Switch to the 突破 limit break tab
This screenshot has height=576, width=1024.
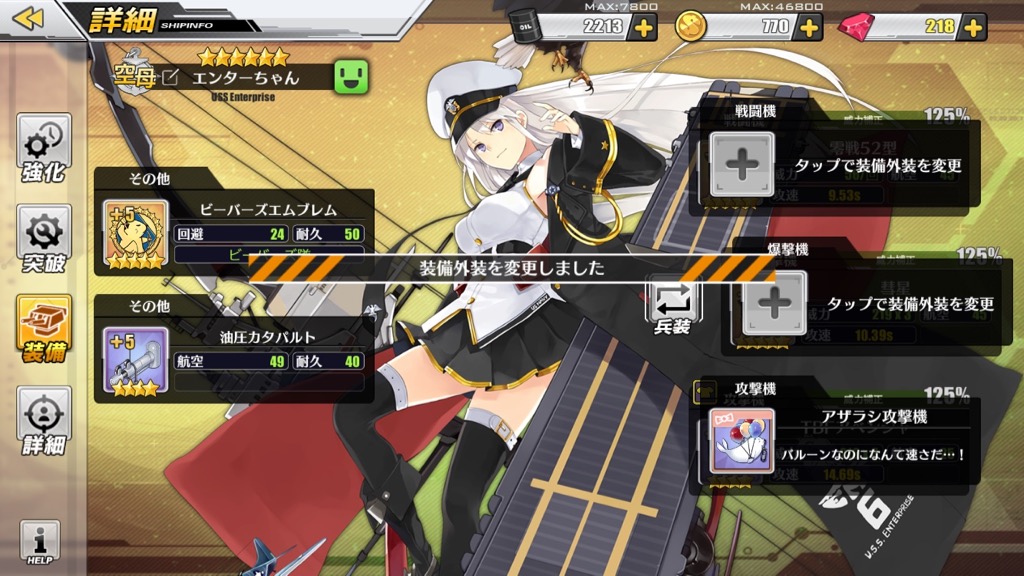44,240
